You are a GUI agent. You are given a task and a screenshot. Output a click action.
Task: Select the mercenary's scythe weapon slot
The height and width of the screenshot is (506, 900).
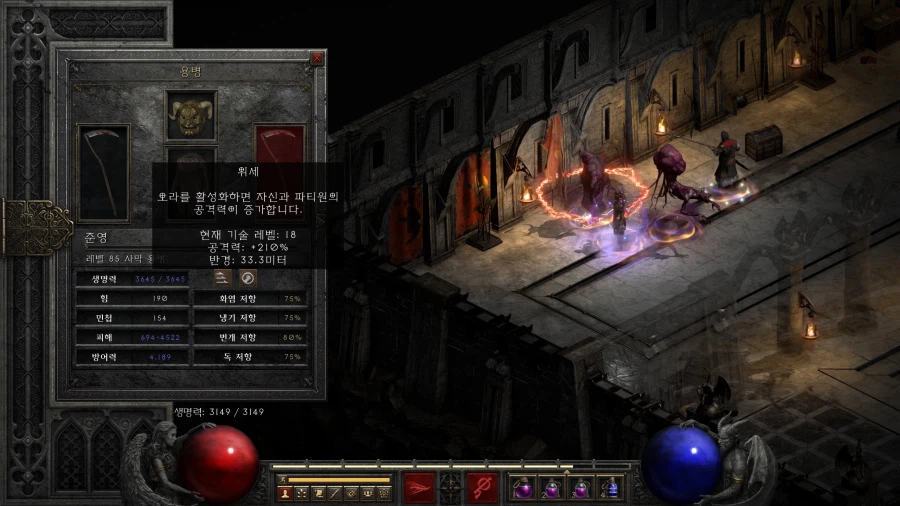coord(103,171)
